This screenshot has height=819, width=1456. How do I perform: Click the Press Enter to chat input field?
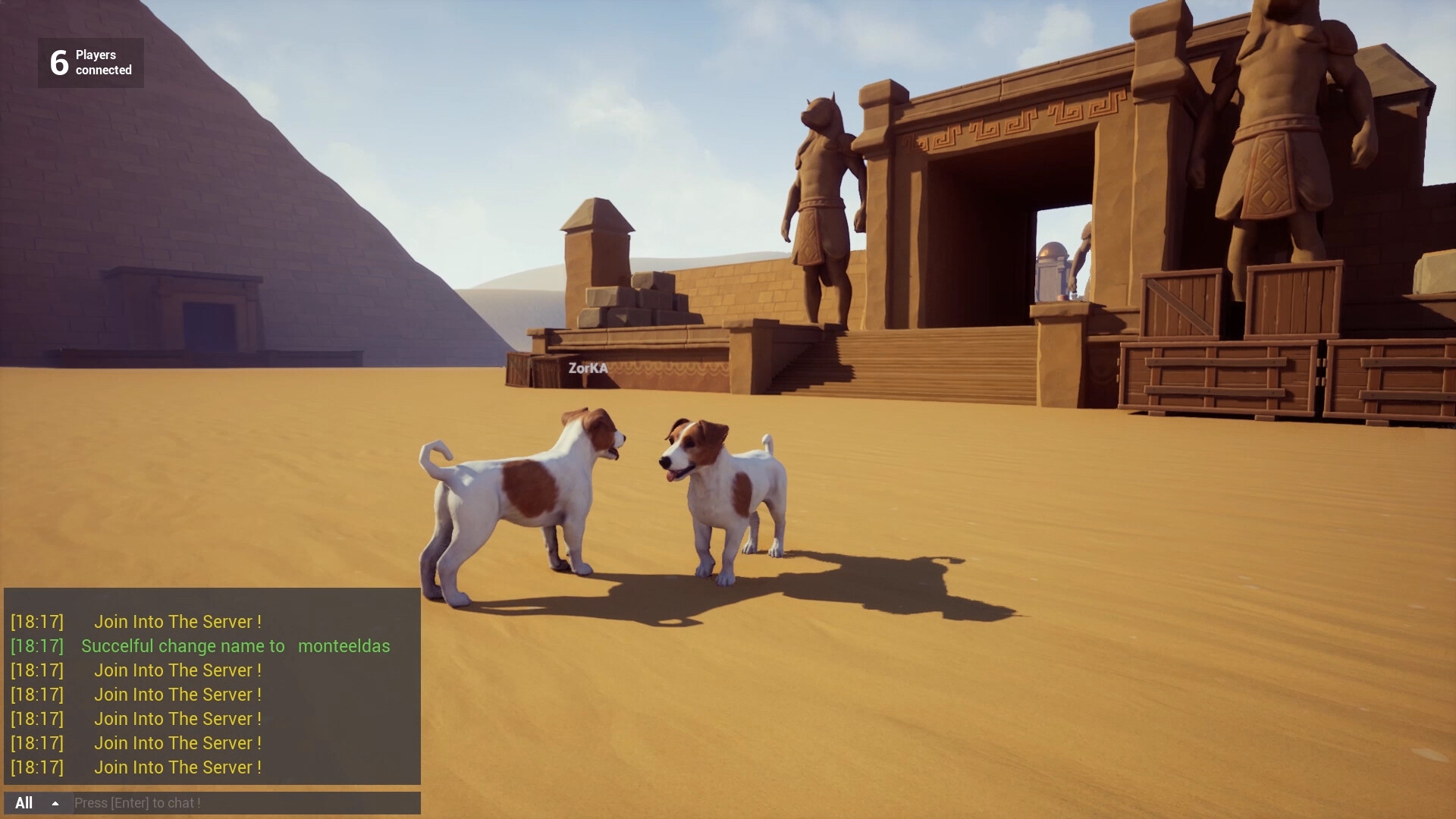(243, 803)
